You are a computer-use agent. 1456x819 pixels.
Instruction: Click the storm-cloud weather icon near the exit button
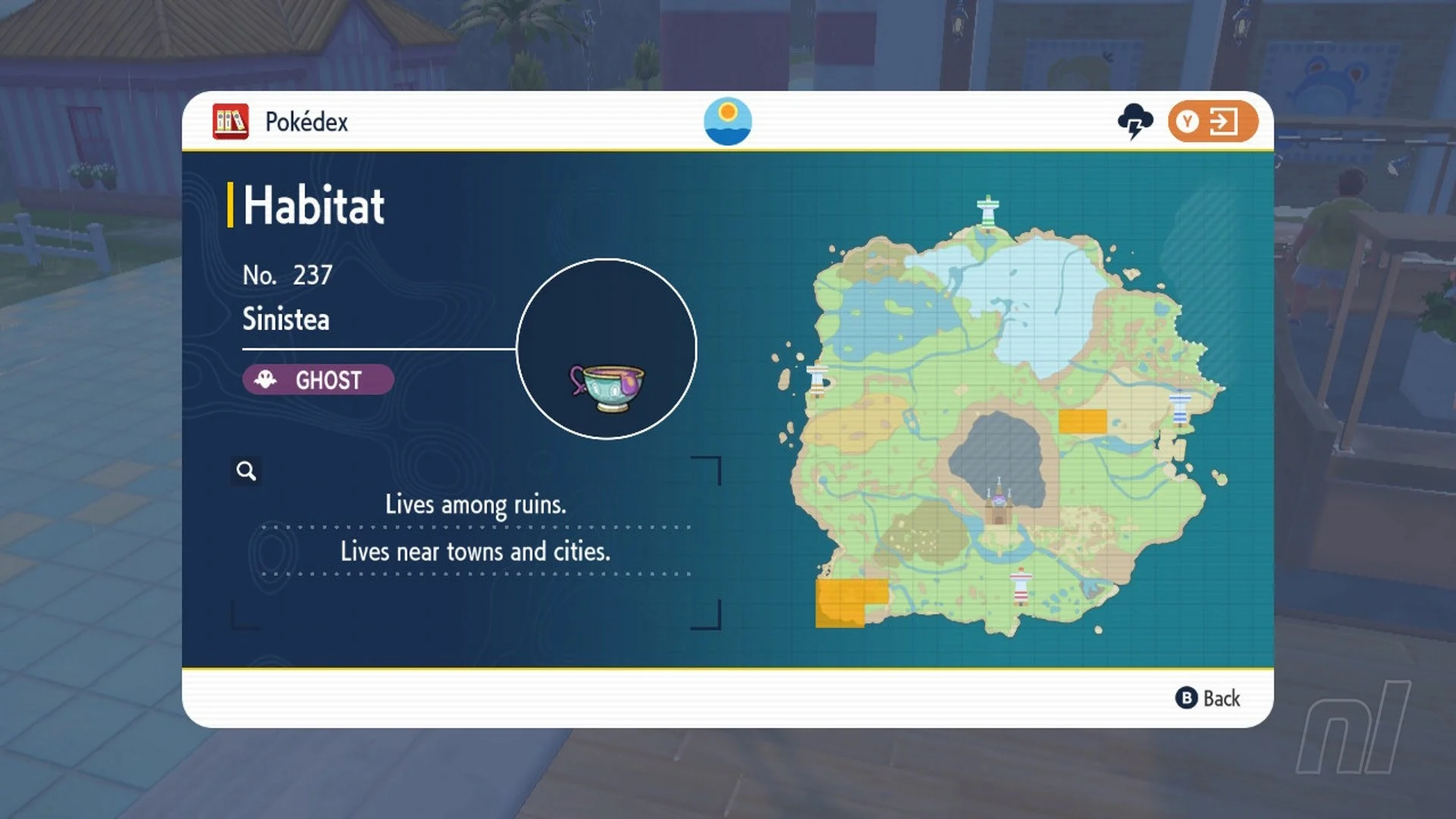[x=1134, y=119]
